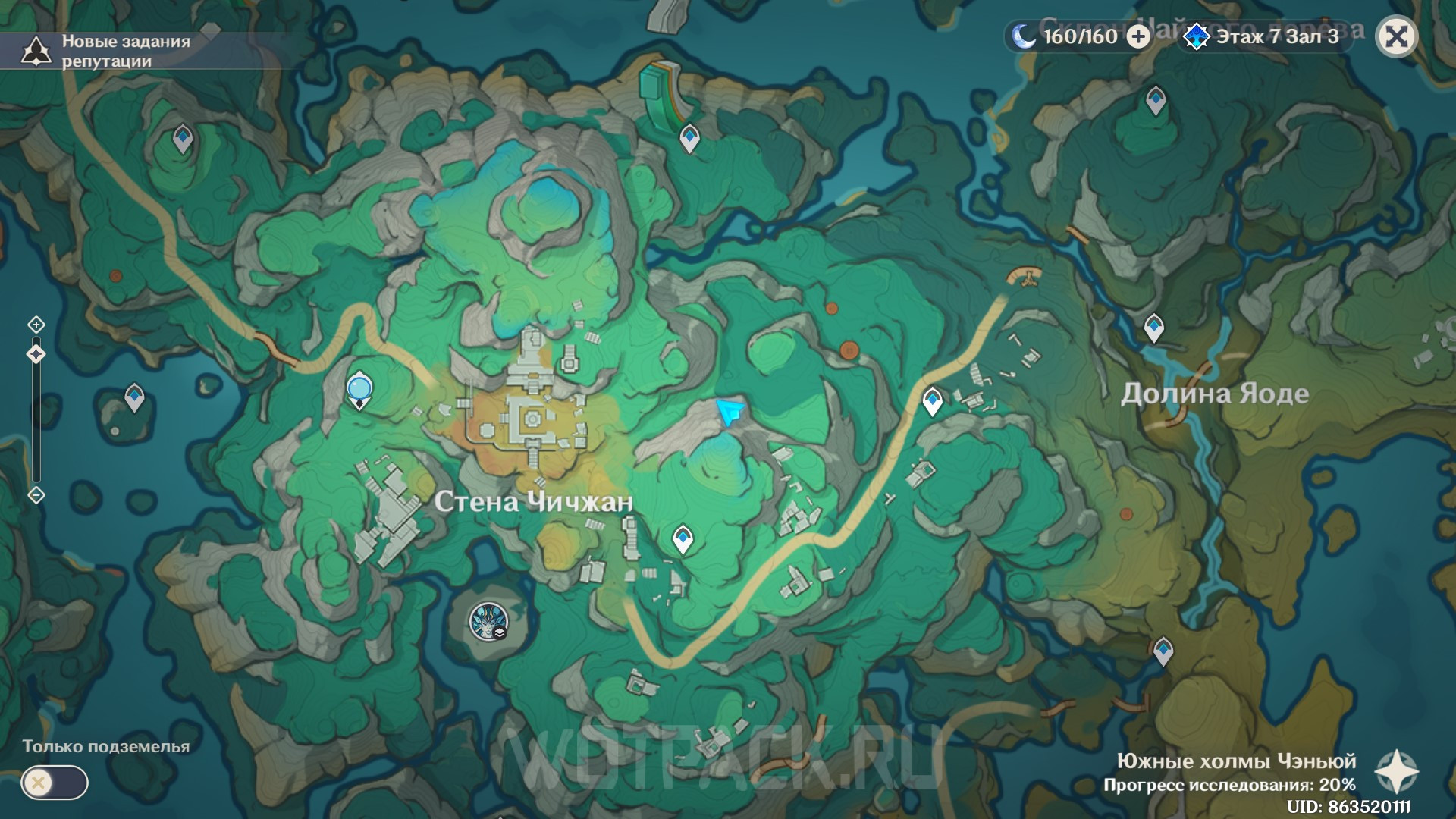The image size is (1456, 819).
Task: Click the blue player arrow marker
Action: 730,413
